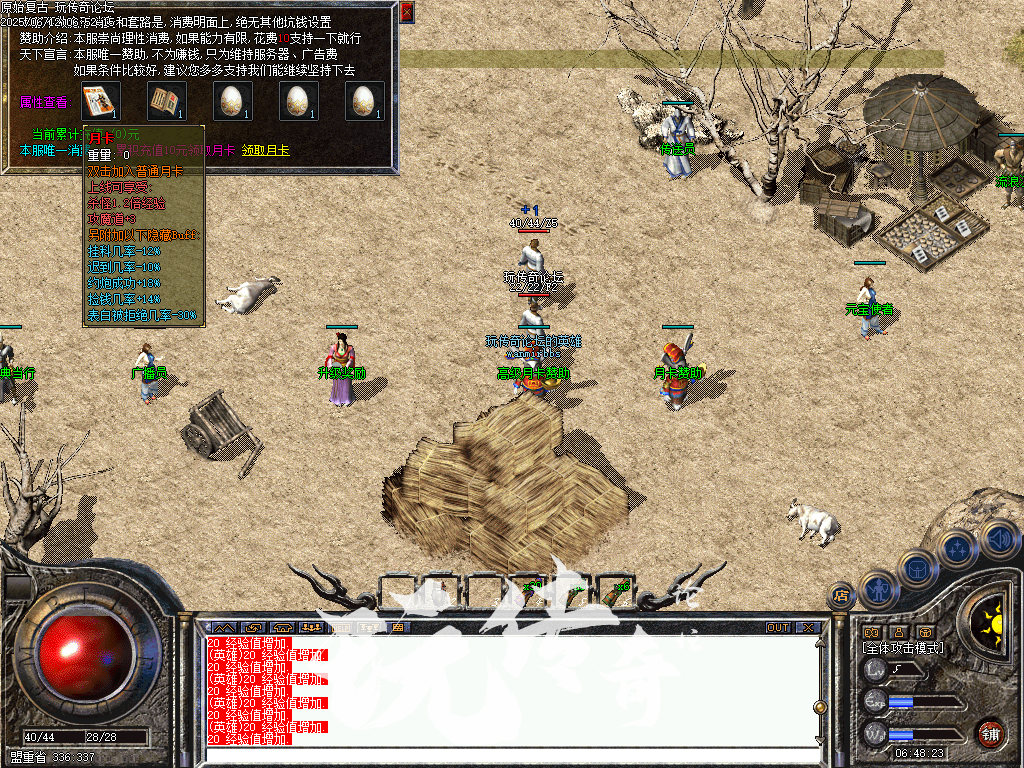1024x768 pixels.
Task: Change the 全体攻击模式 attack mode label
Action: point(903,648)
